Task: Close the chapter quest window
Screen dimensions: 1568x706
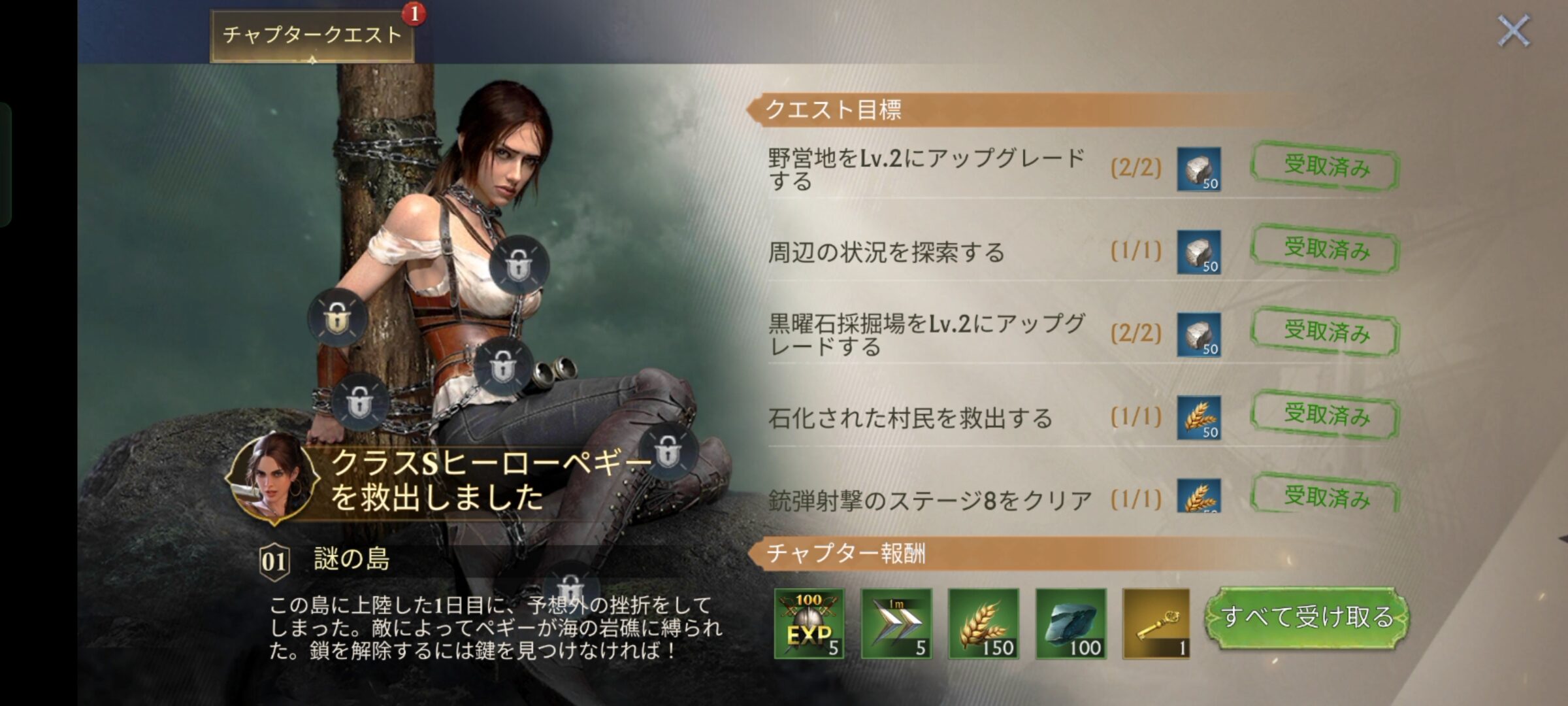Action: pos(1513,31)
